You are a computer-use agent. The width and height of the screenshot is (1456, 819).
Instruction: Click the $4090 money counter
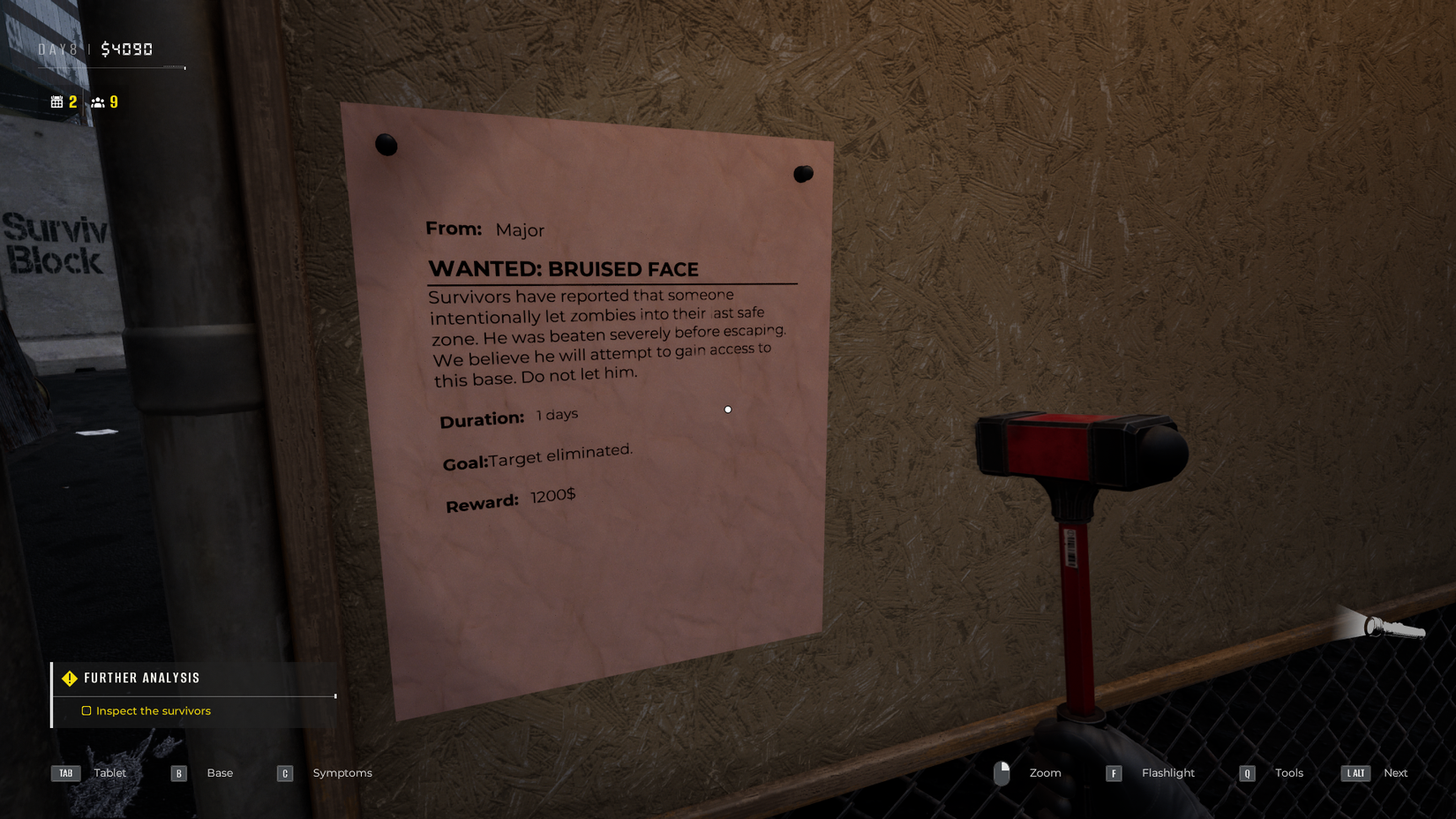pos(129,49)
